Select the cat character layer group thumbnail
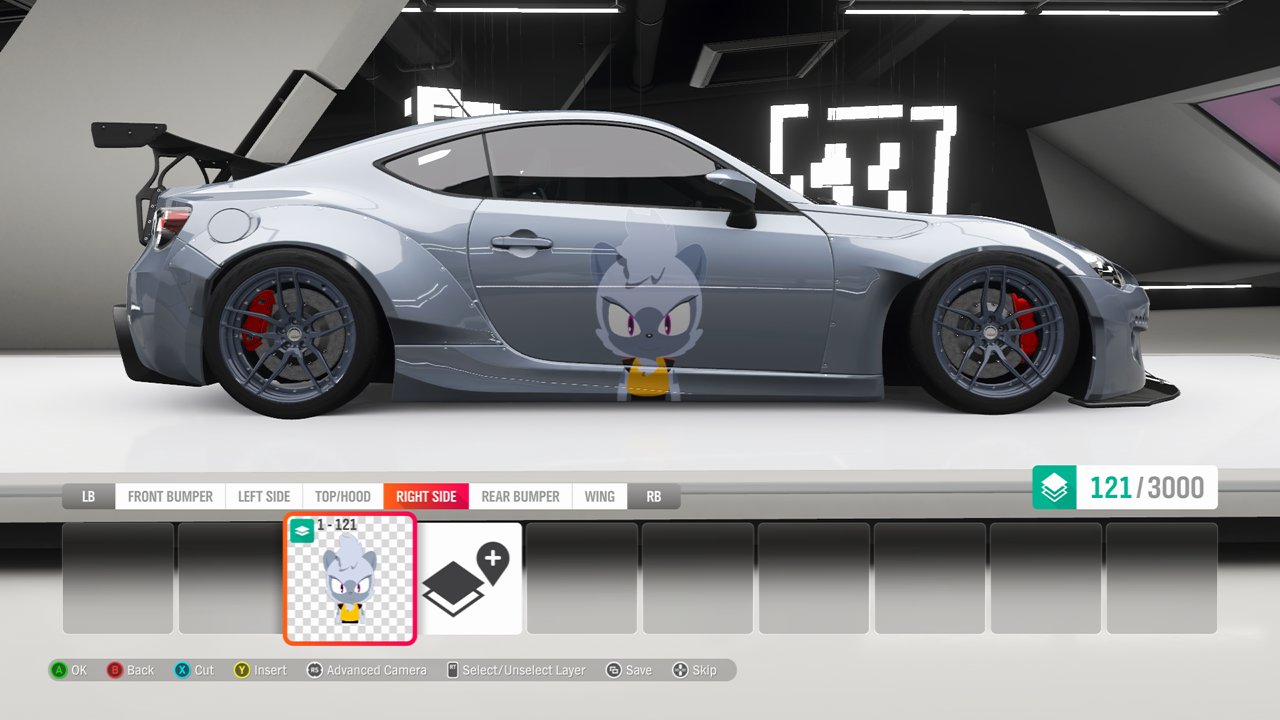This screenshot has height=720, width=1280. click(x=350, y=579)
